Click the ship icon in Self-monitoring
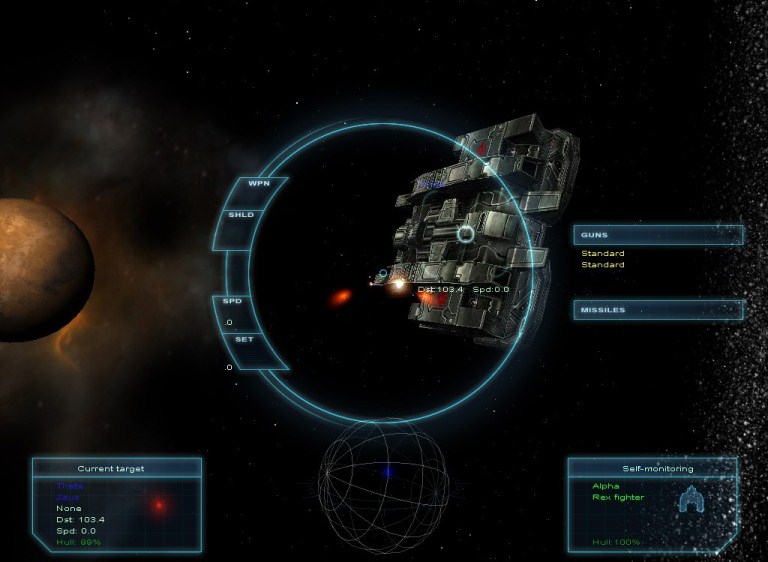The width and height of the screenshot is (768, 562). [691, 499]
